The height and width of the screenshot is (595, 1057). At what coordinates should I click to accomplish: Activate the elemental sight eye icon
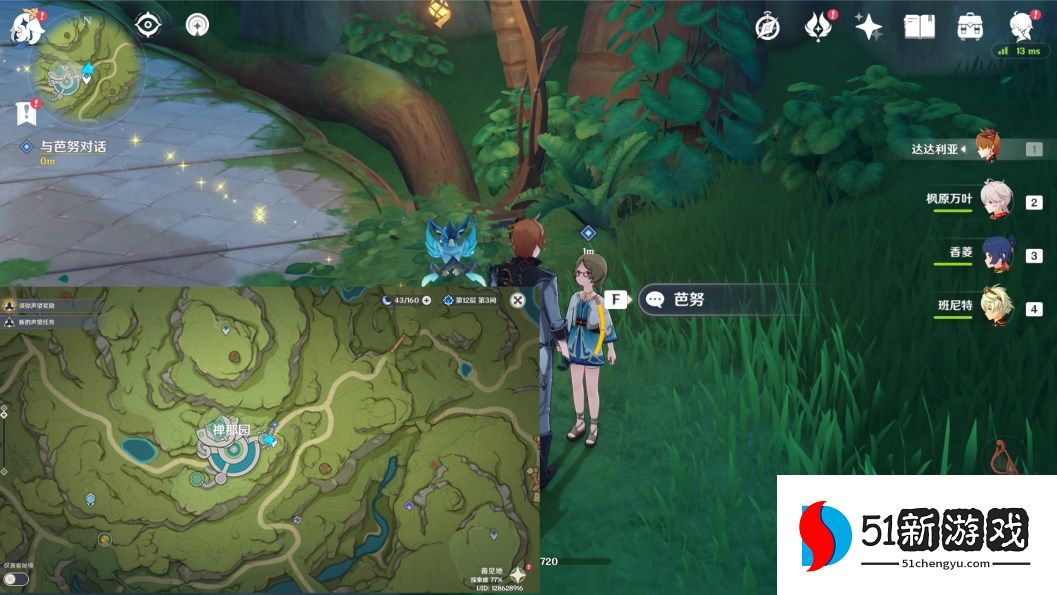pos(148,25)
